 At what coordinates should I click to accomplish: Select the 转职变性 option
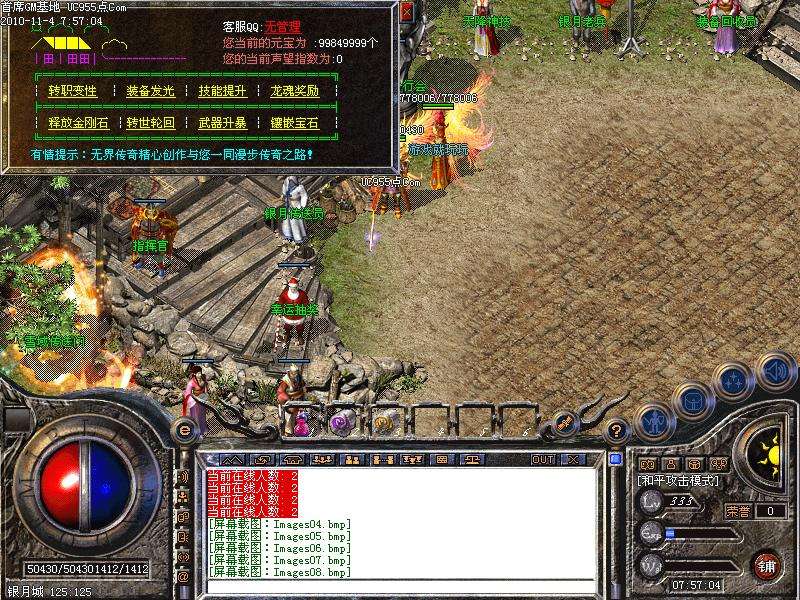pyautogui.click(x=73, y=91)
